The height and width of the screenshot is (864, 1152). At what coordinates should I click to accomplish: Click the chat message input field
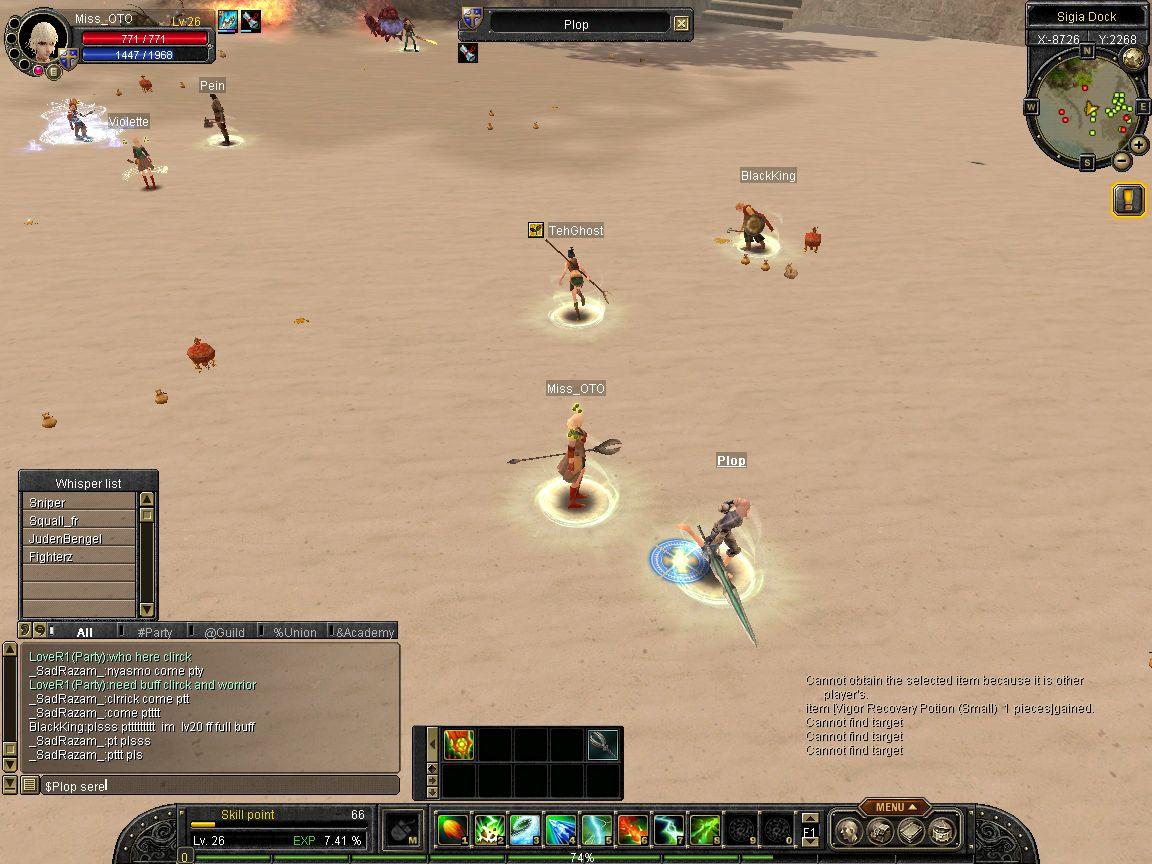[x=220, y=786]
